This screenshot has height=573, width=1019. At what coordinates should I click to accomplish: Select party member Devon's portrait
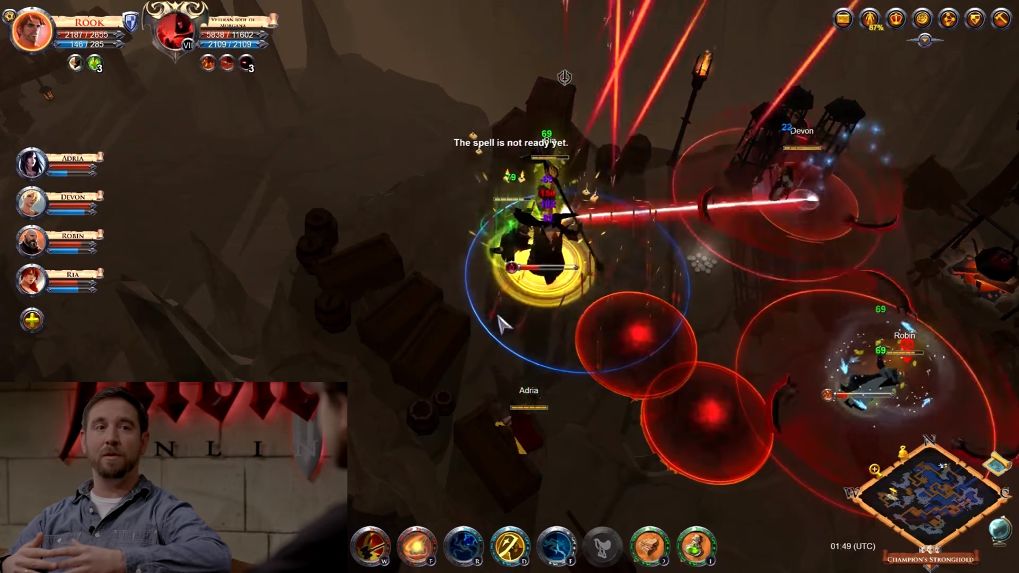pyautogui.click(x=32, y=202)
